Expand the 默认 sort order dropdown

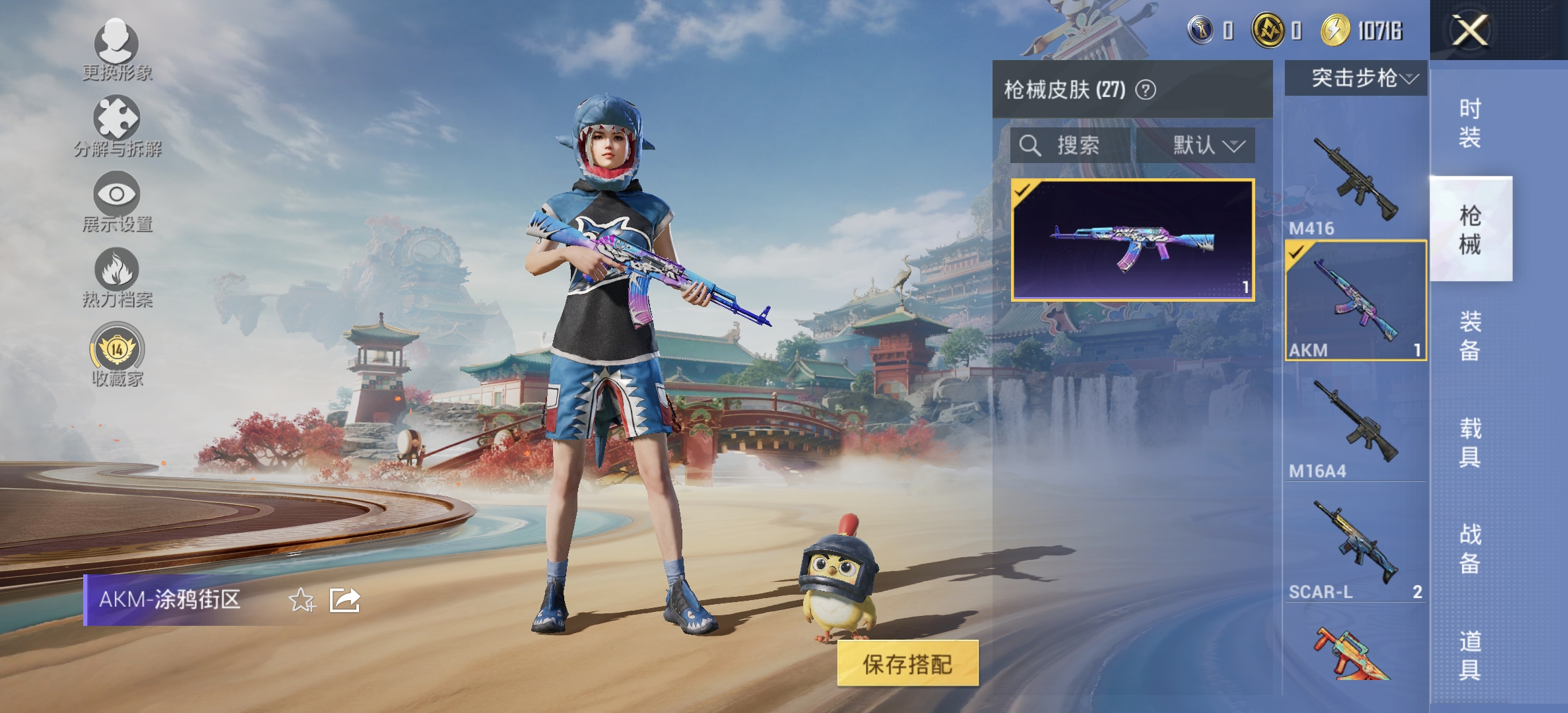[x=1208, y=147]
